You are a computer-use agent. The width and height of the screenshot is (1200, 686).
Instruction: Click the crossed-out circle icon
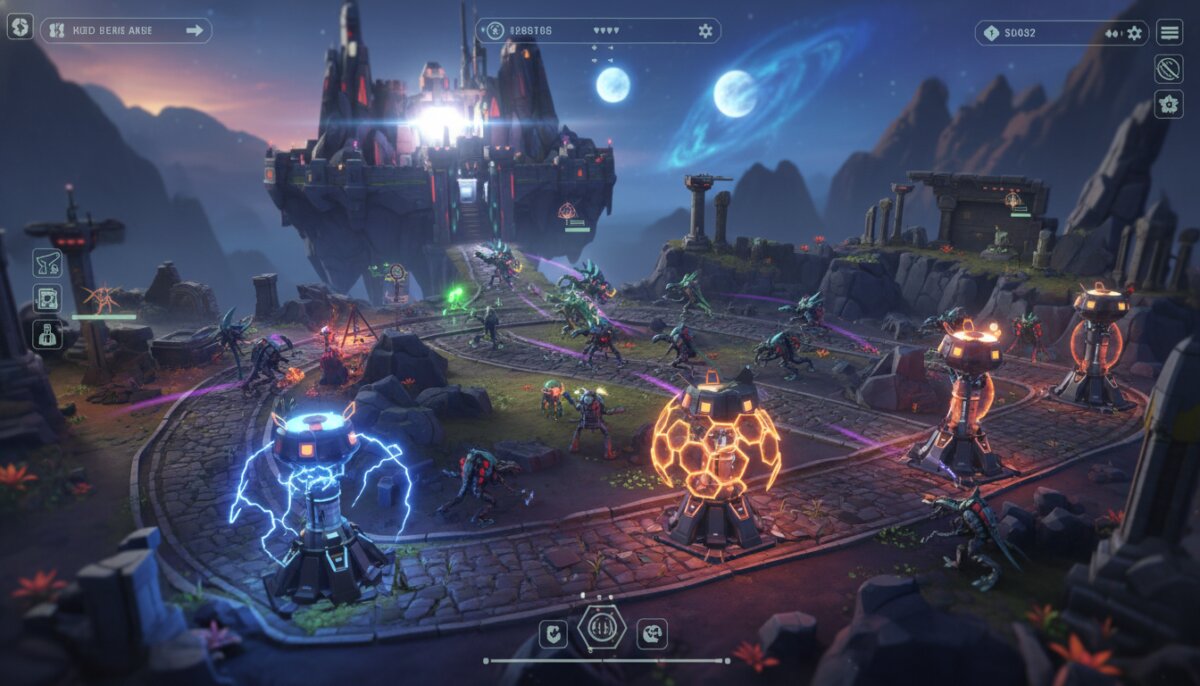pyautogui.click(x=1169, y=68)
